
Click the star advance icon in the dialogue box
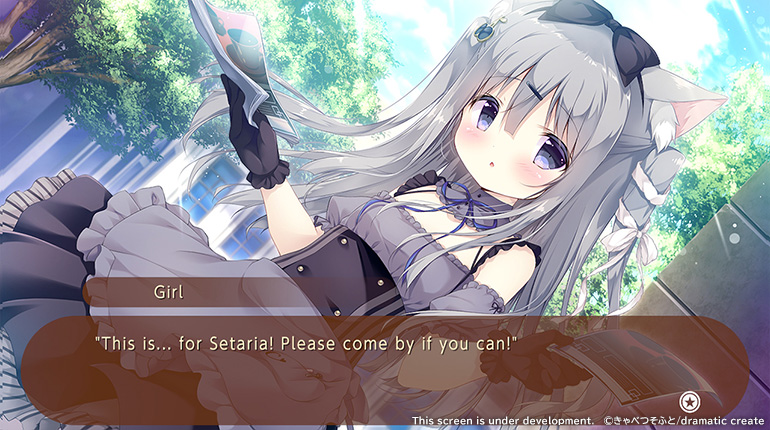(689, 401)
